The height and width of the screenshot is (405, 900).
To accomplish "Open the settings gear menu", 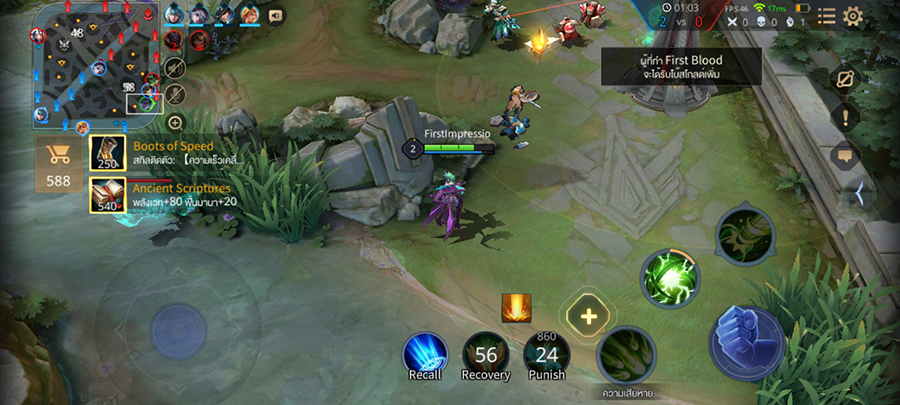I will point(853,16).
